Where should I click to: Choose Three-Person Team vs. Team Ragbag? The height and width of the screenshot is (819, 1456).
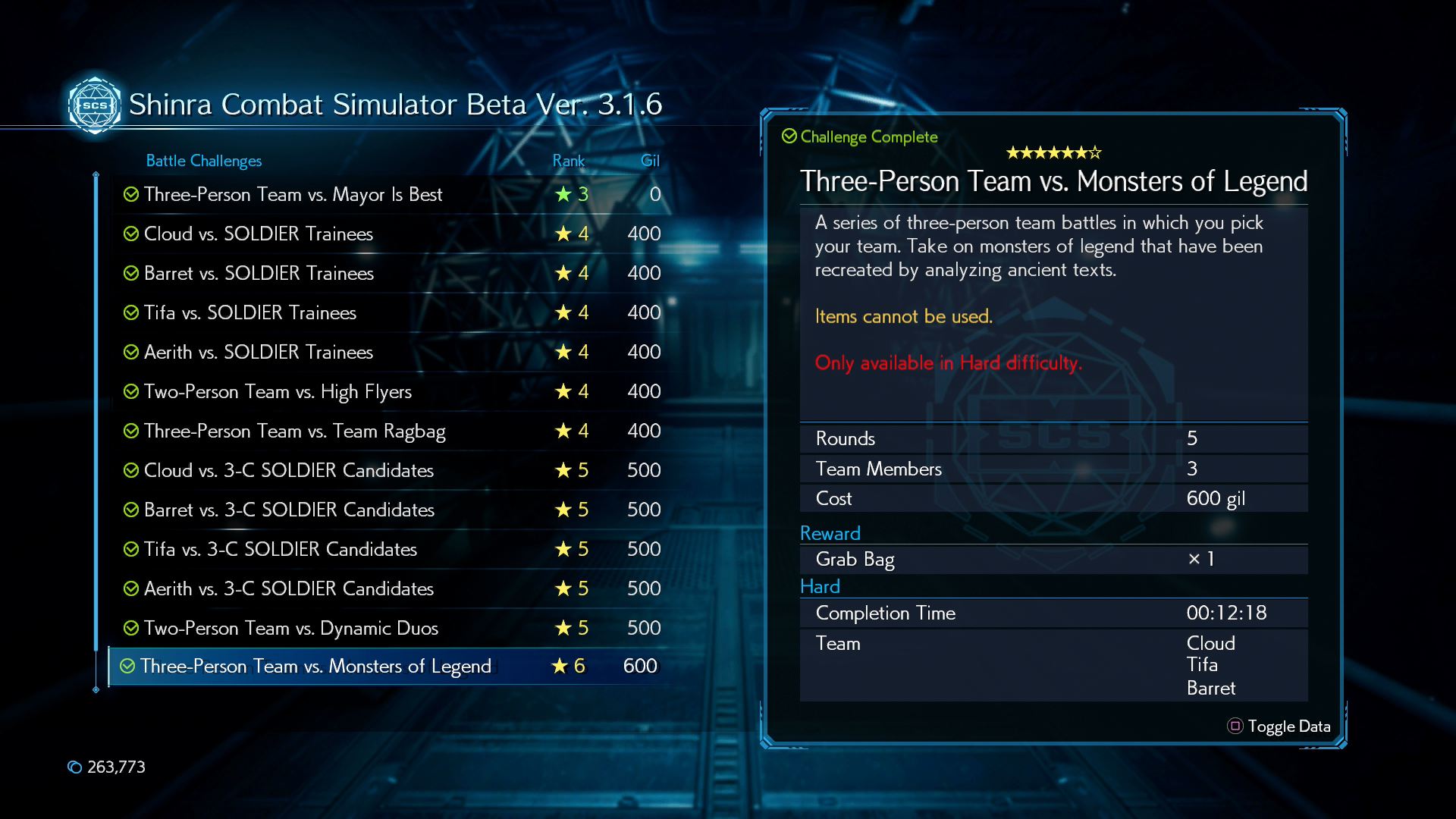[295, 431]
